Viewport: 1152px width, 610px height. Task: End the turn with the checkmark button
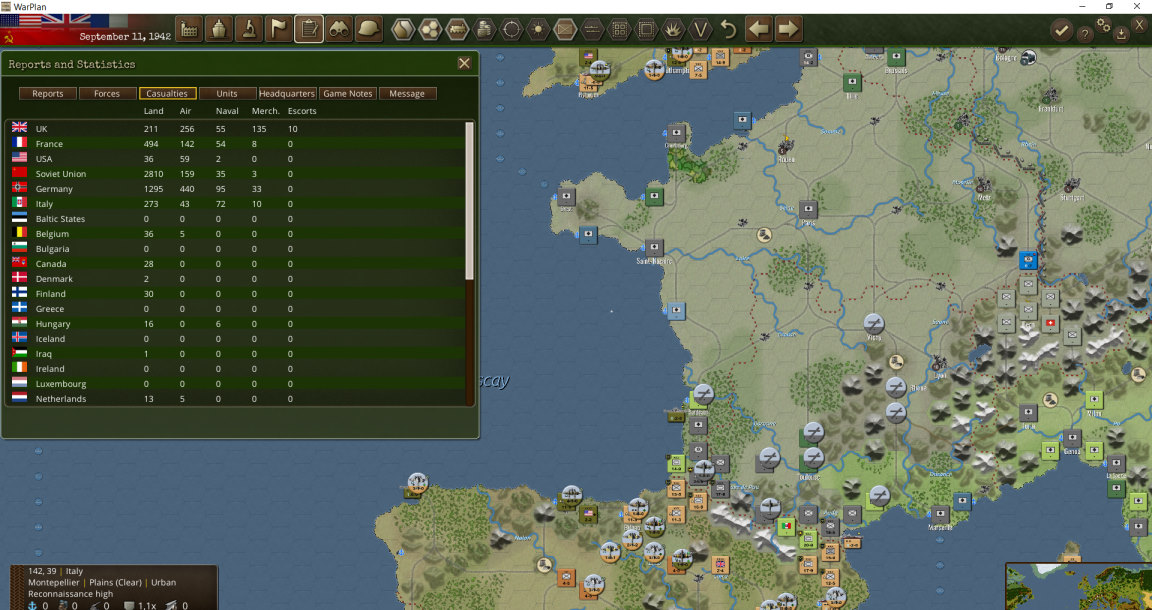tap(1061, 31)
